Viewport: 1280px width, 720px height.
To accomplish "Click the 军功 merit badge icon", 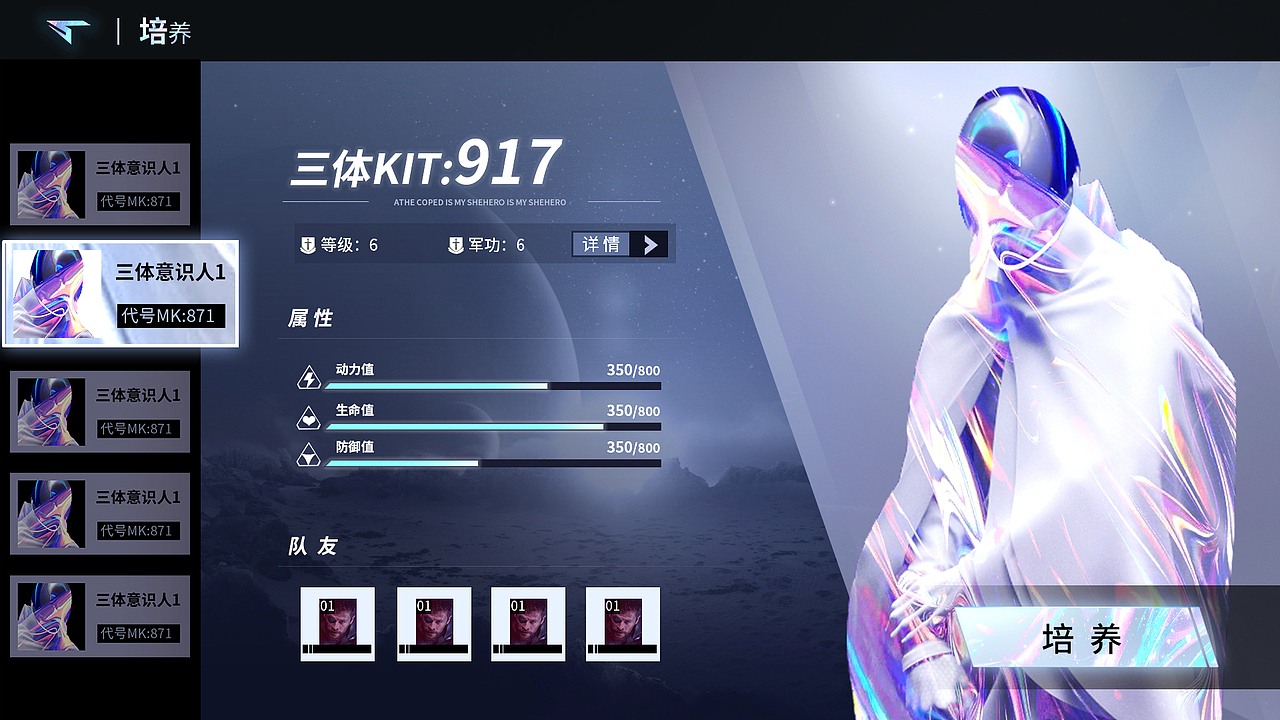I will click(x=455, y=243).
